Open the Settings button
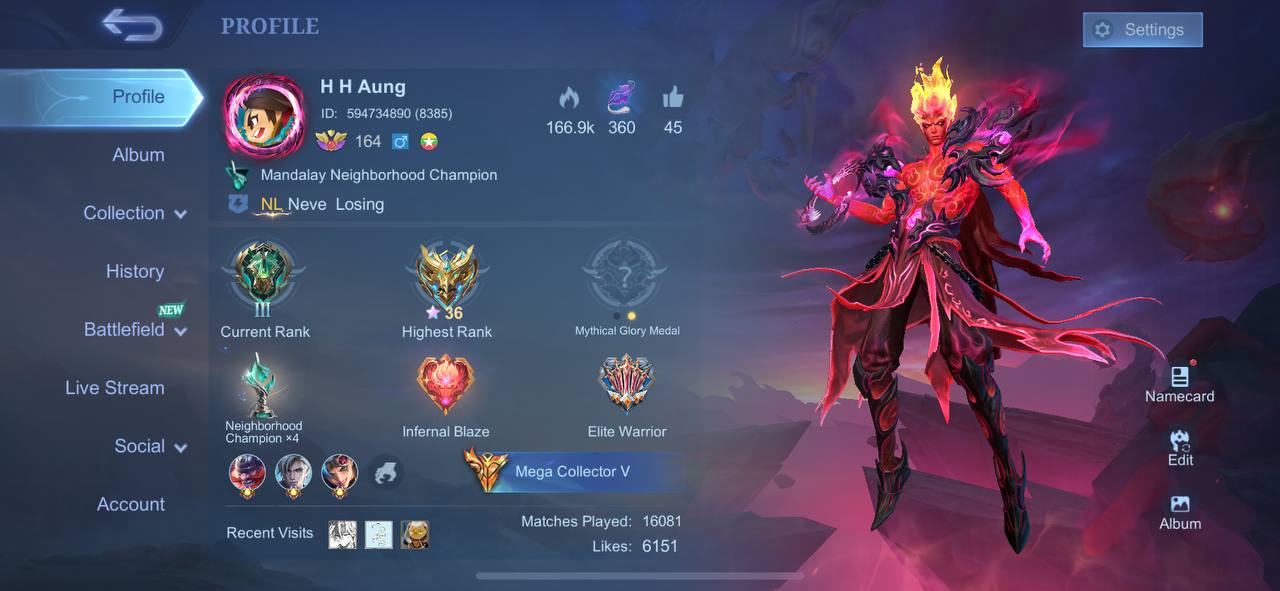The image size is (1280, 591). (x=1142, y=30)
